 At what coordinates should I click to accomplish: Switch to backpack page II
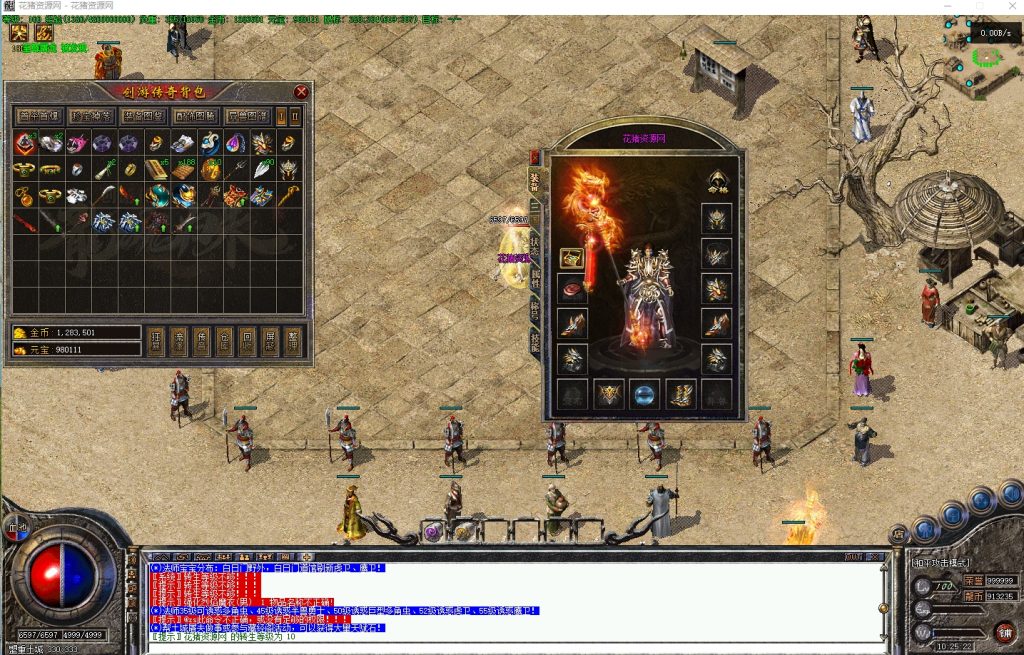(x=295, y=116)
